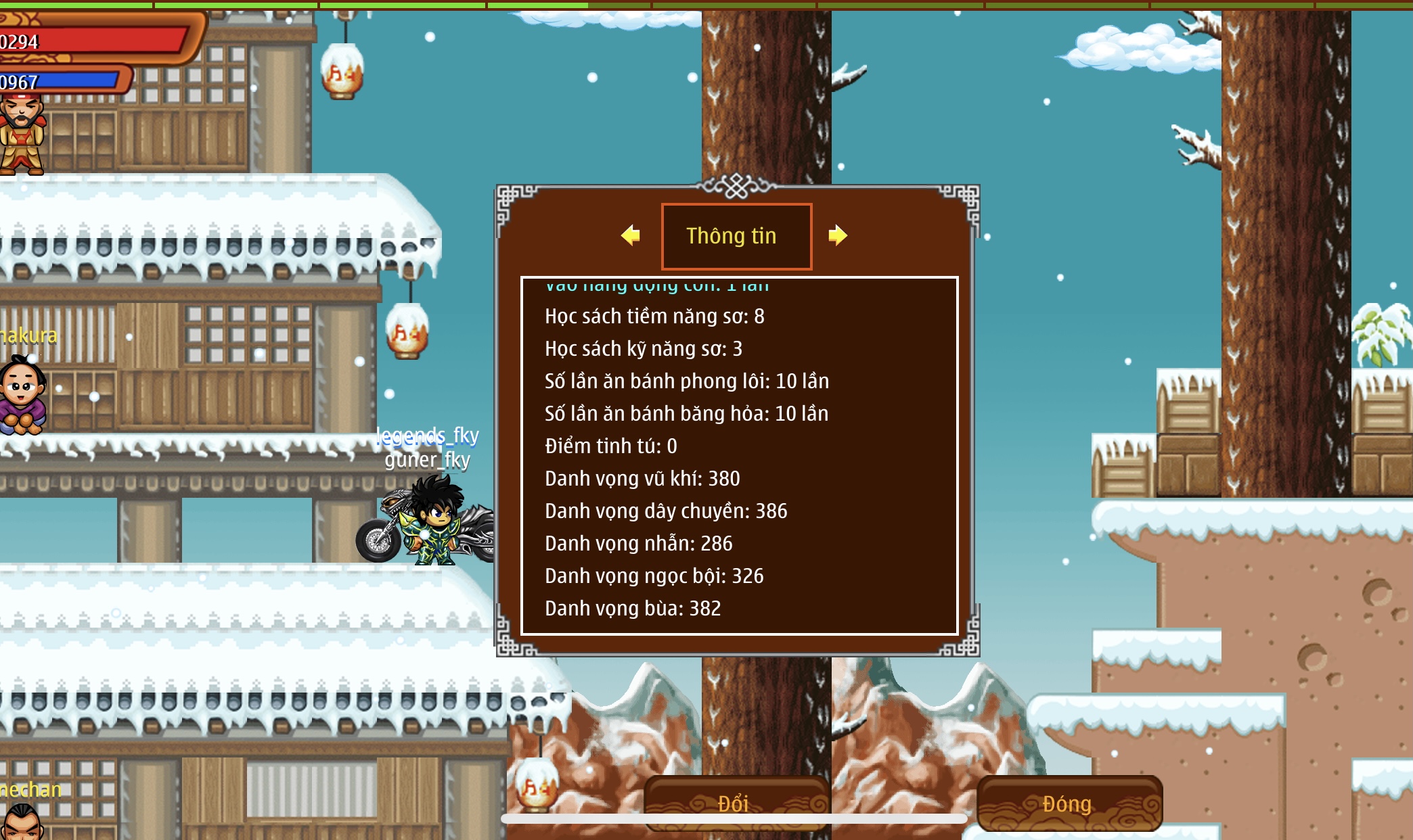1413x840 pixels.
Task: Select Học sách tiềm năng sơ row
Action: click(654, 317)
